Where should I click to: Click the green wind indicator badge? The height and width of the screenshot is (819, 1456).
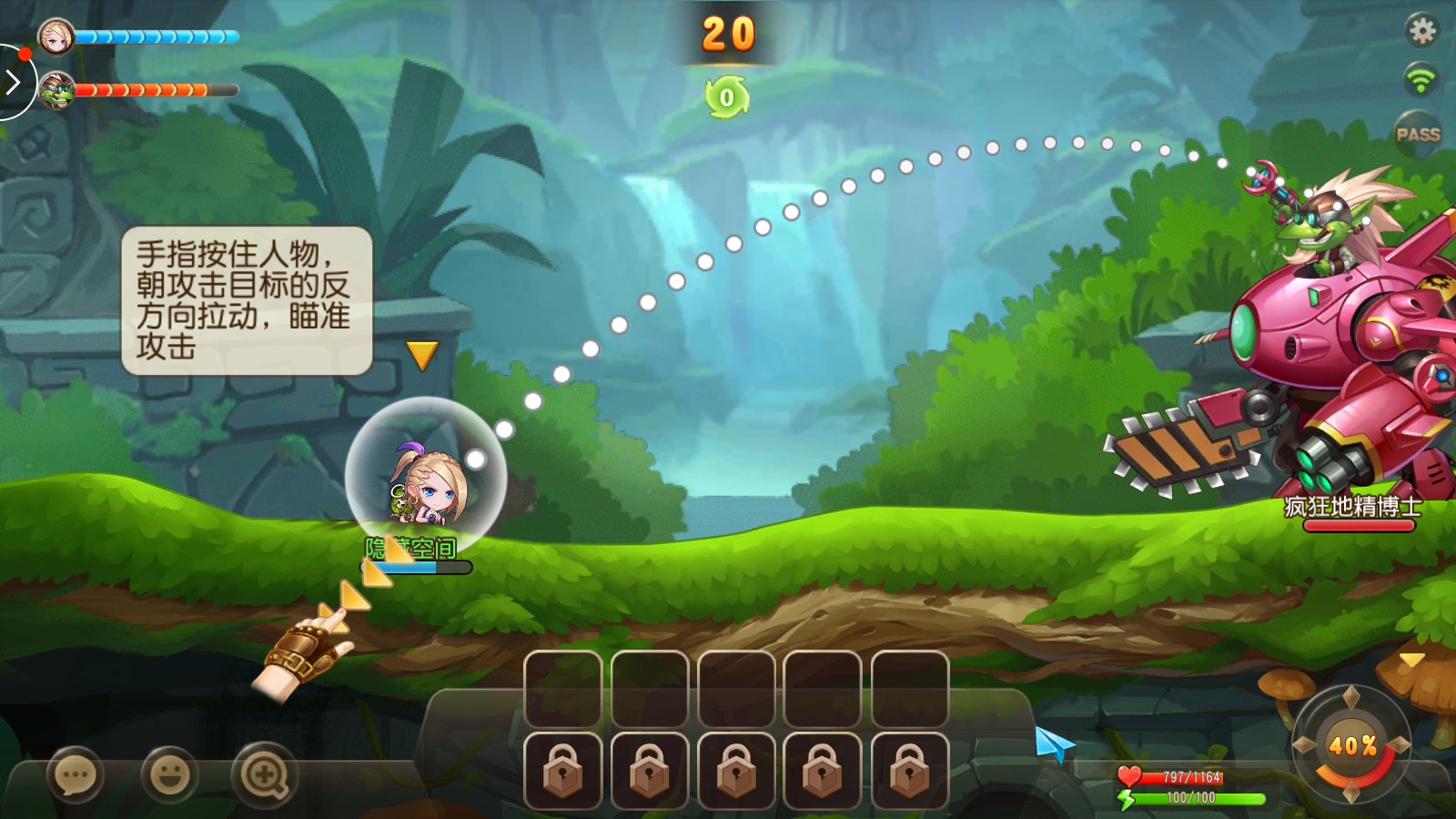coord(726,97)
